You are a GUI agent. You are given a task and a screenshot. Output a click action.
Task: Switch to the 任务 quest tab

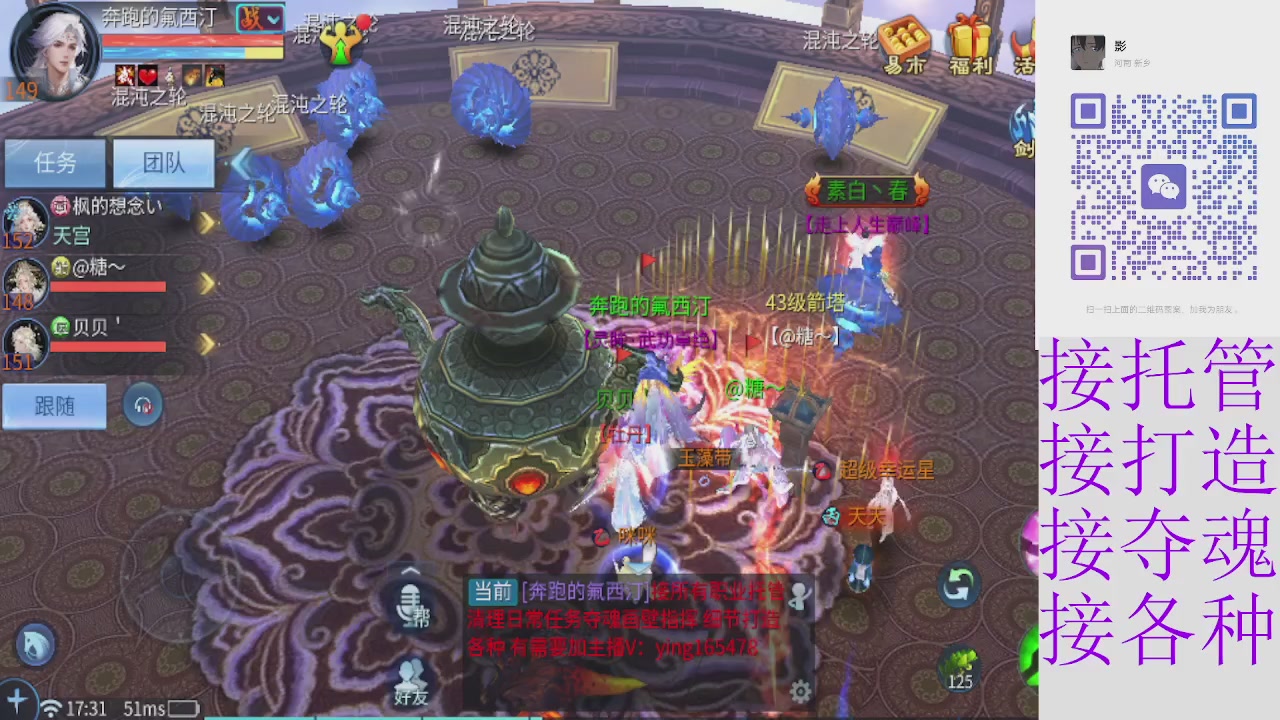point(55,163)
